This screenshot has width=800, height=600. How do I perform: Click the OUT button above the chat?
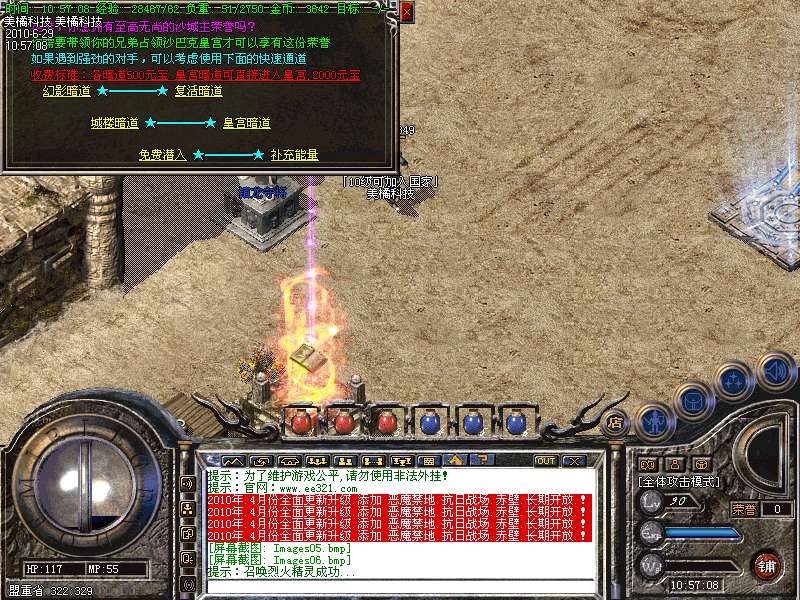(x=546, y=461)
